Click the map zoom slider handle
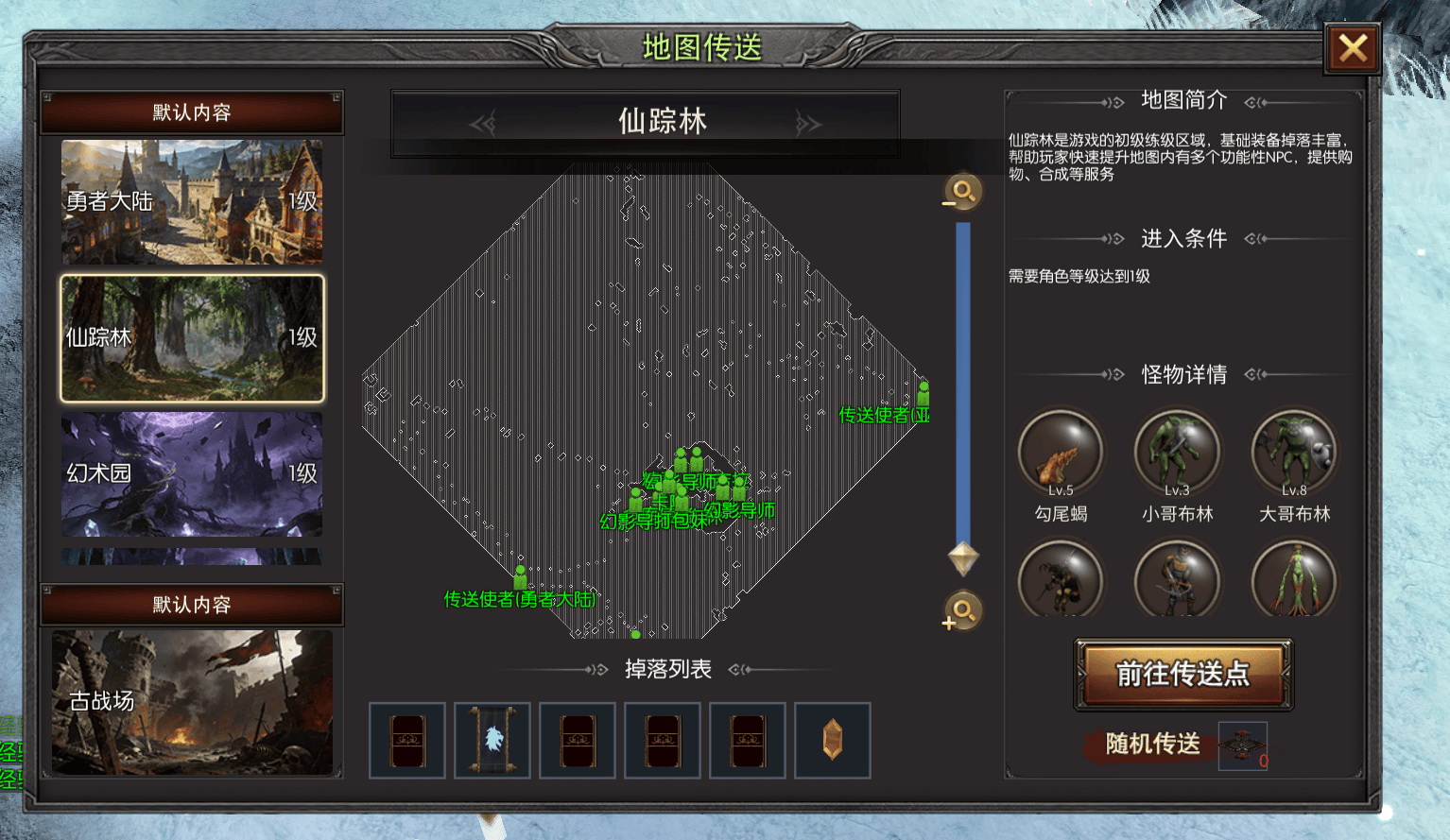Viewport: 1450px width, 840px height. tap(963, 557)
